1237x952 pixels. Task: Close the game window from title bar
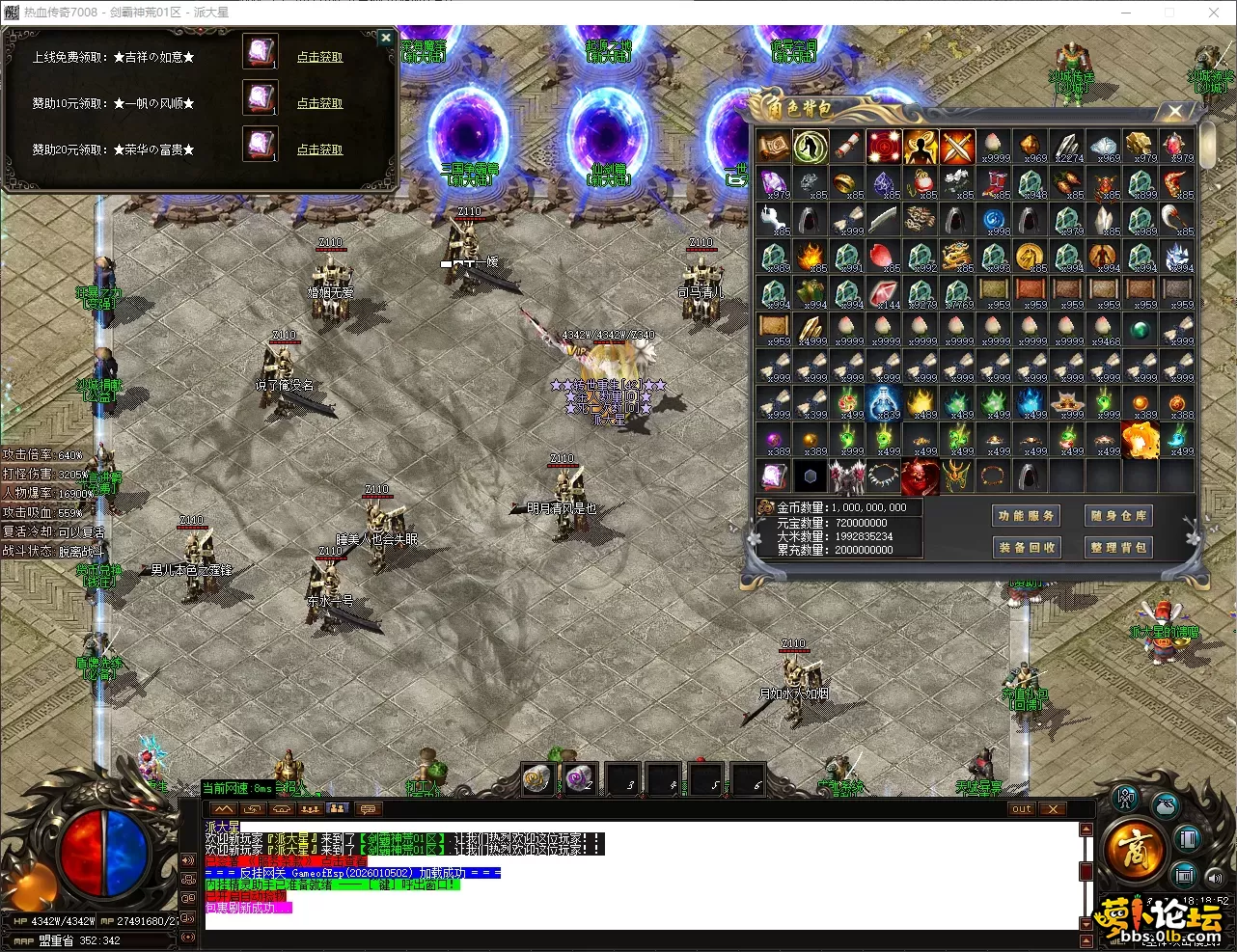1214,13
